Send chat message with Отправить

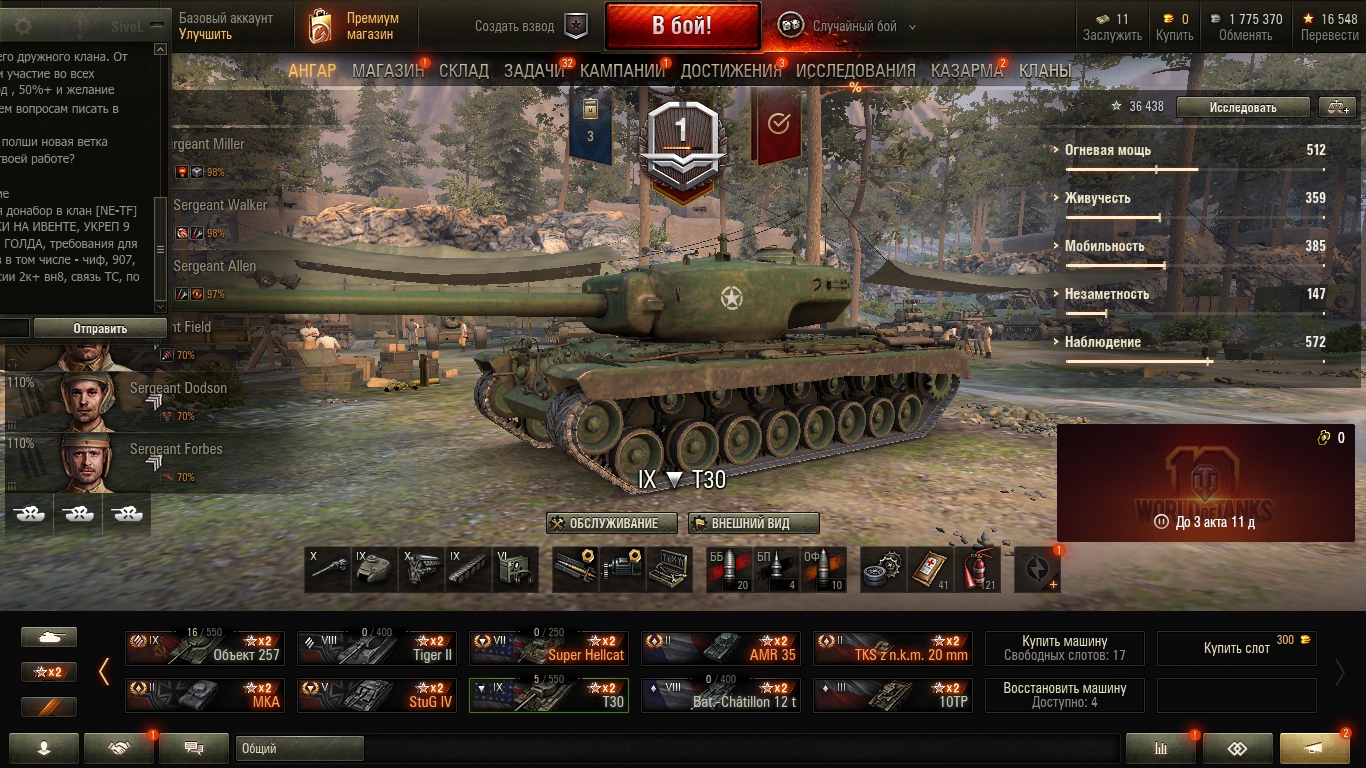(100, 328)
